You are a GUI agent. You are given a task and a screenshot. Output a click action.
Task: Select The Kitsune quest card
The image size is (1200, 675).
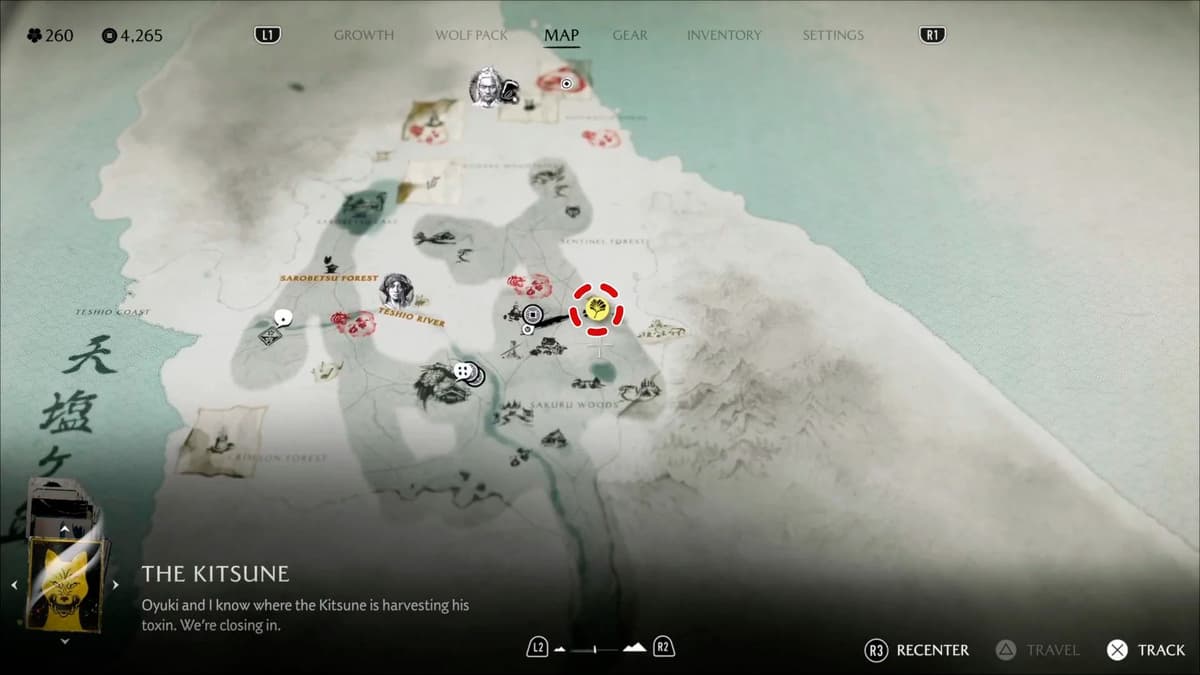tap(66, 583)
